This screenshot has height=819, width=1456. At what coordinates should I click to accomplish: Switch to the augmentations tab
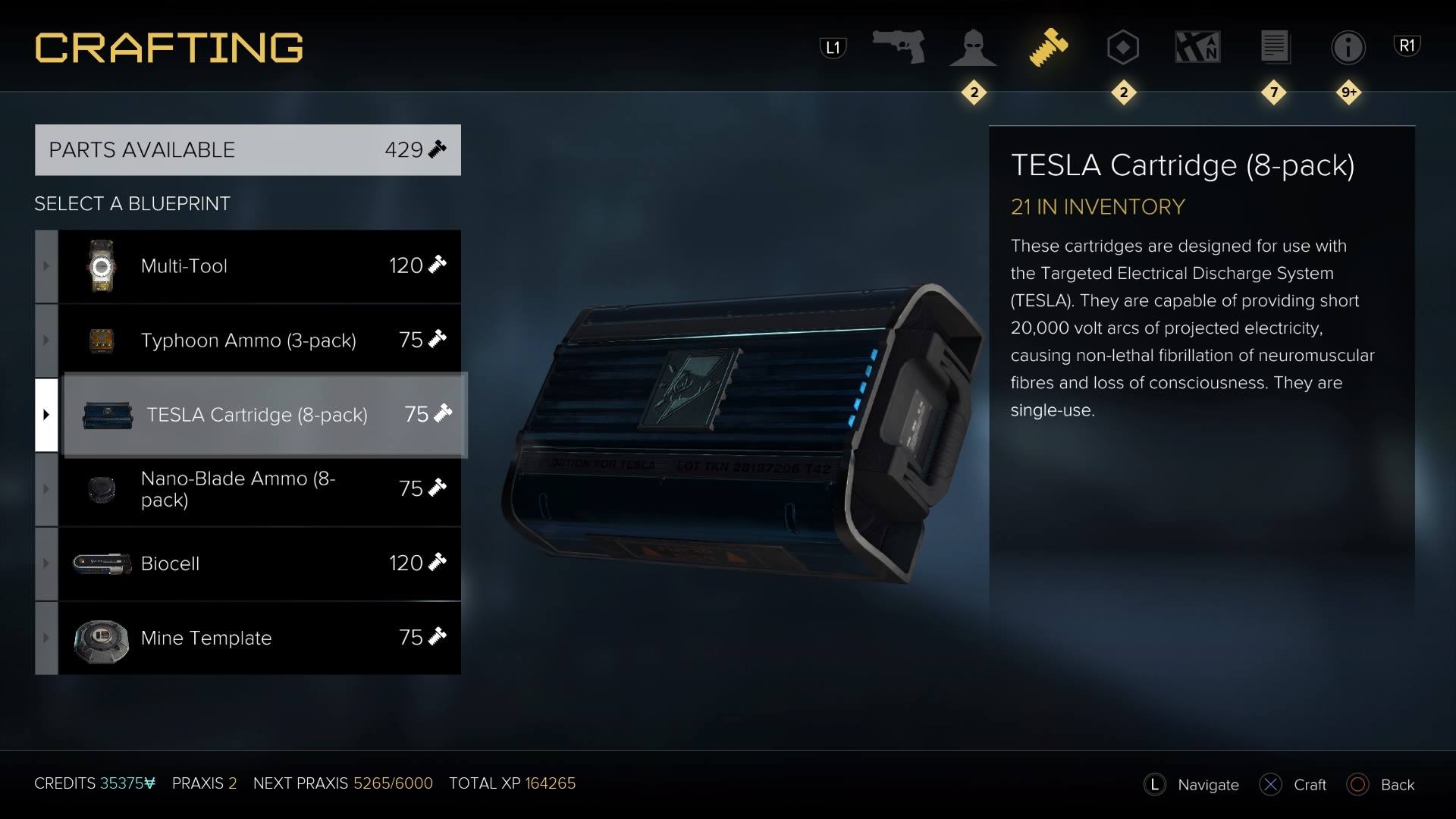click(973, 47)
